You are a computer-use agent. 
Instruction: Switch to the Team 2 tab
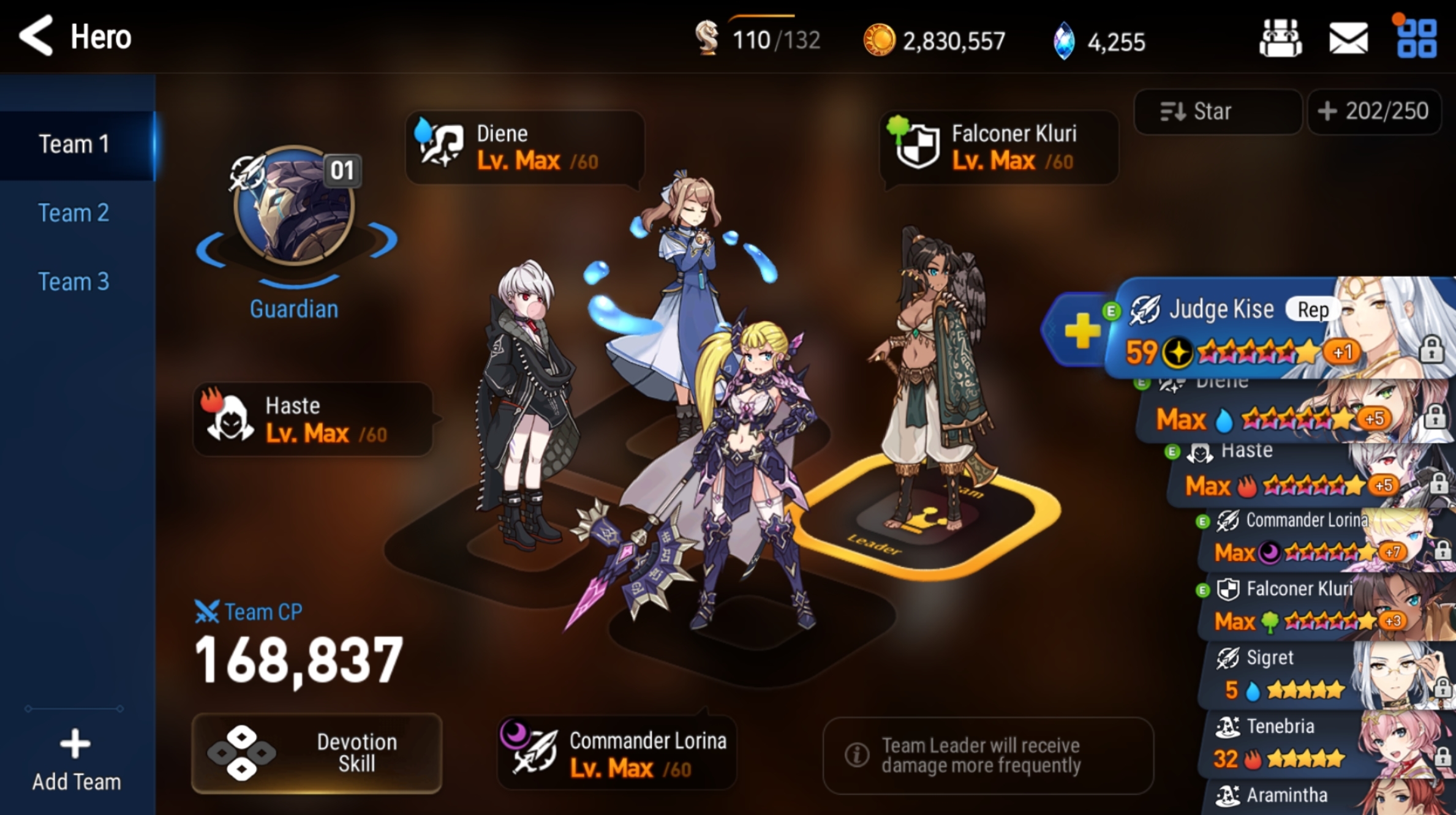[75, 212]
